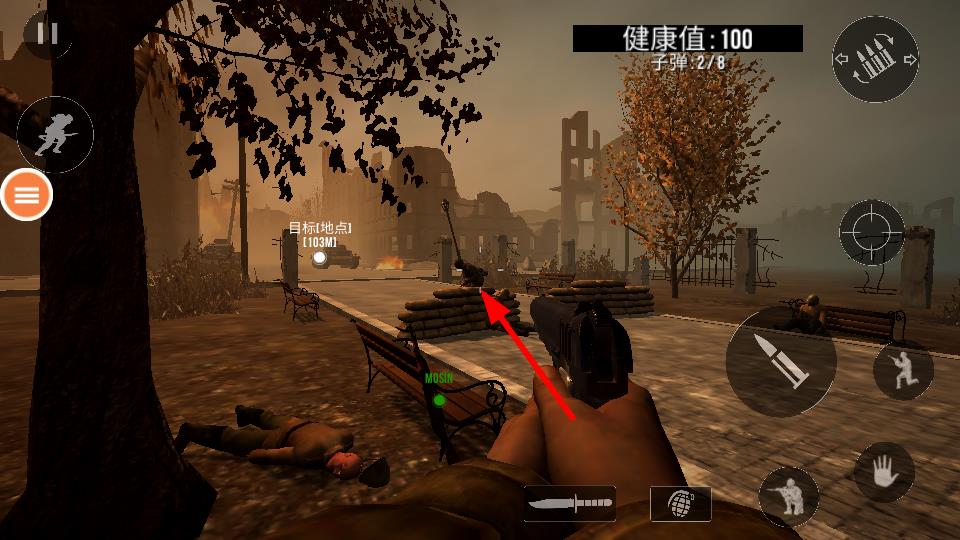Tap the running soldier sprint button
The image size is (960, 540).
pos(54,135)
